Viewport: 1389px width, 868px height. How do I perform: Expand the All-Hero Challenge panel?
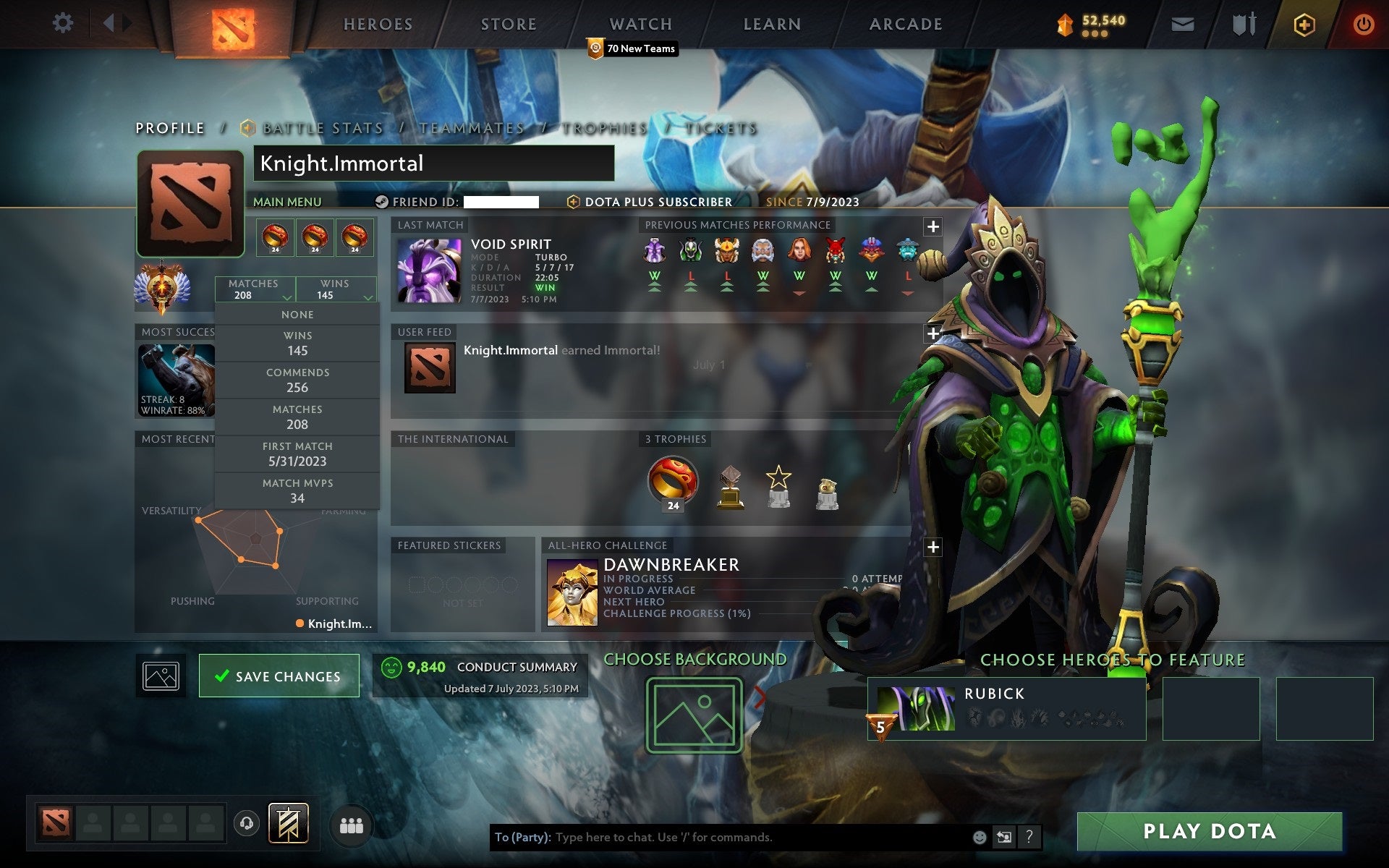click(x=933, y=548)
